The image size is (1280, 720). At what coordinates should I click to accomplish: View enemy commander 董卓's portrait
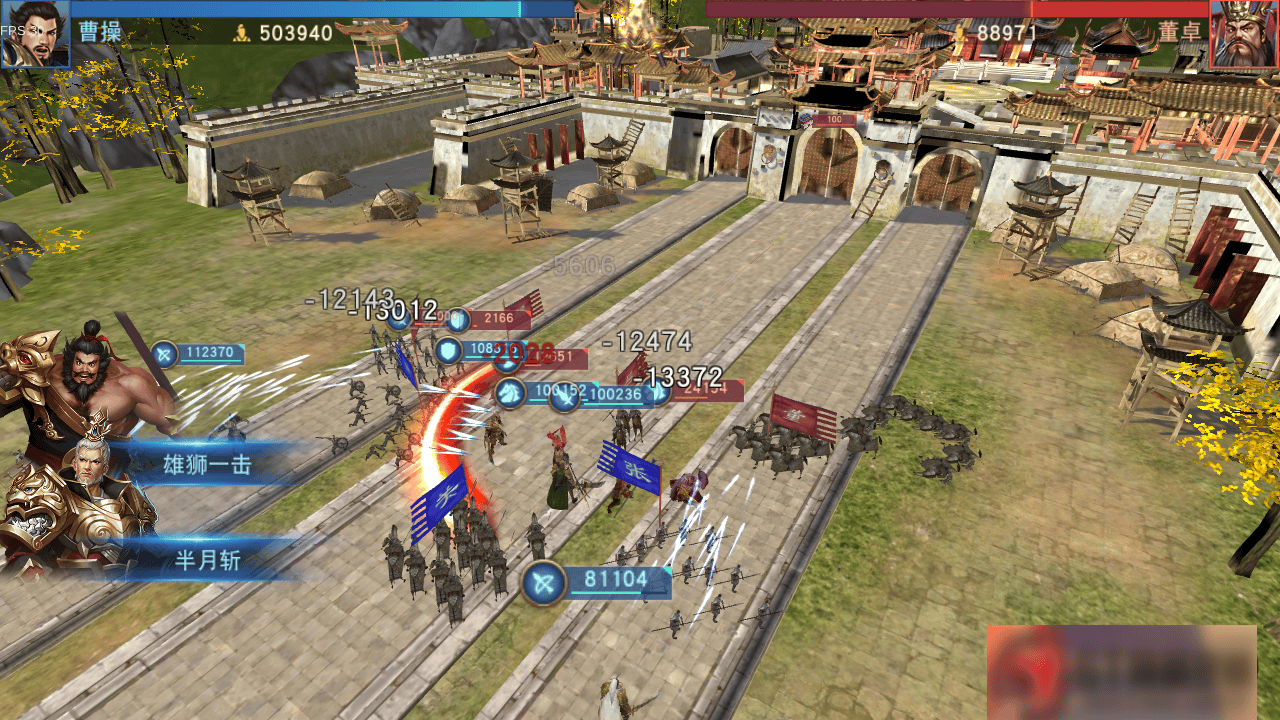point(1244,34)
